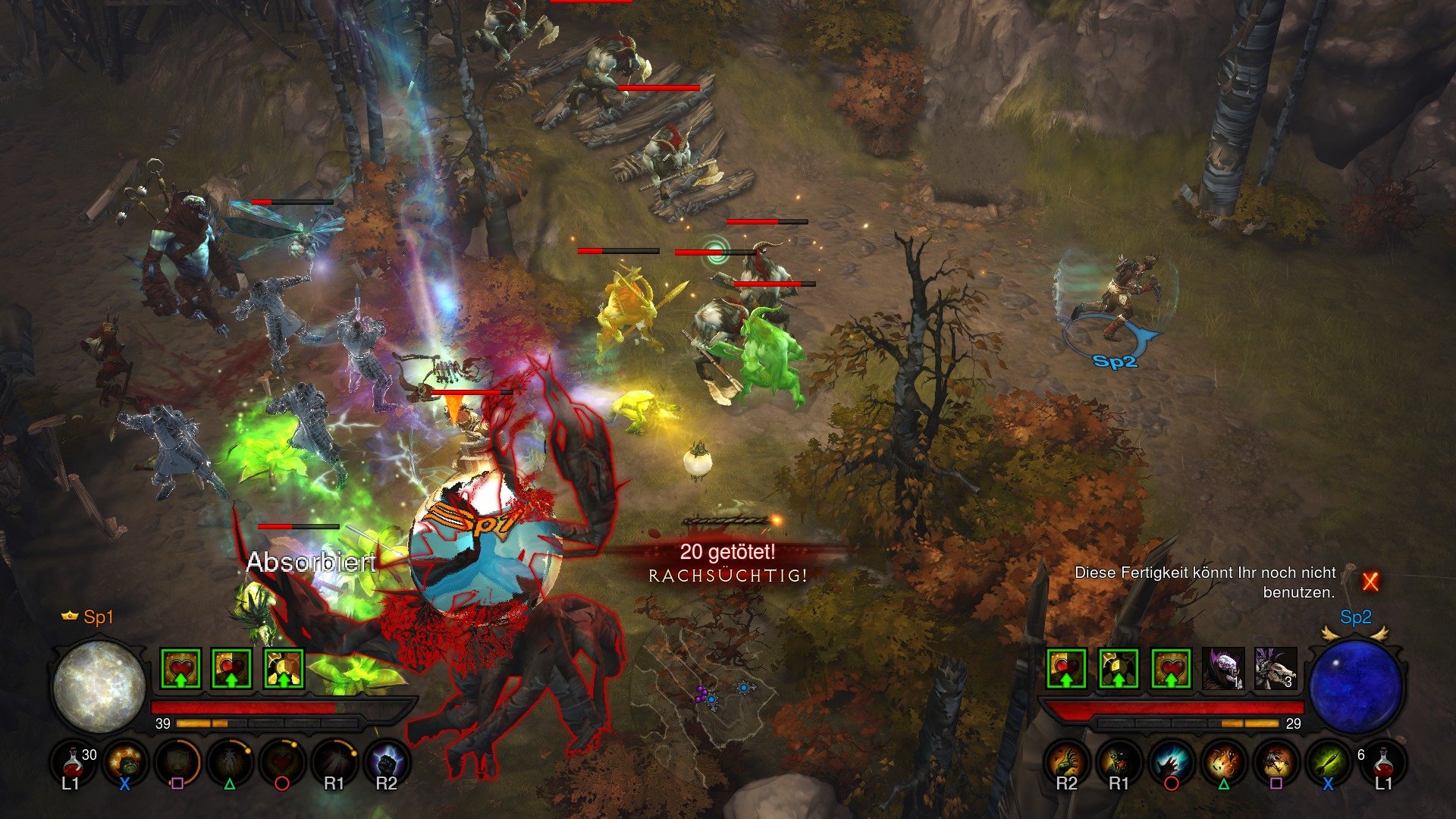This screenshot has width=1456, height=819.
Task: Select the fist skill mapped to R2 on Sp1's bar
Action: (x=387, y=761)
